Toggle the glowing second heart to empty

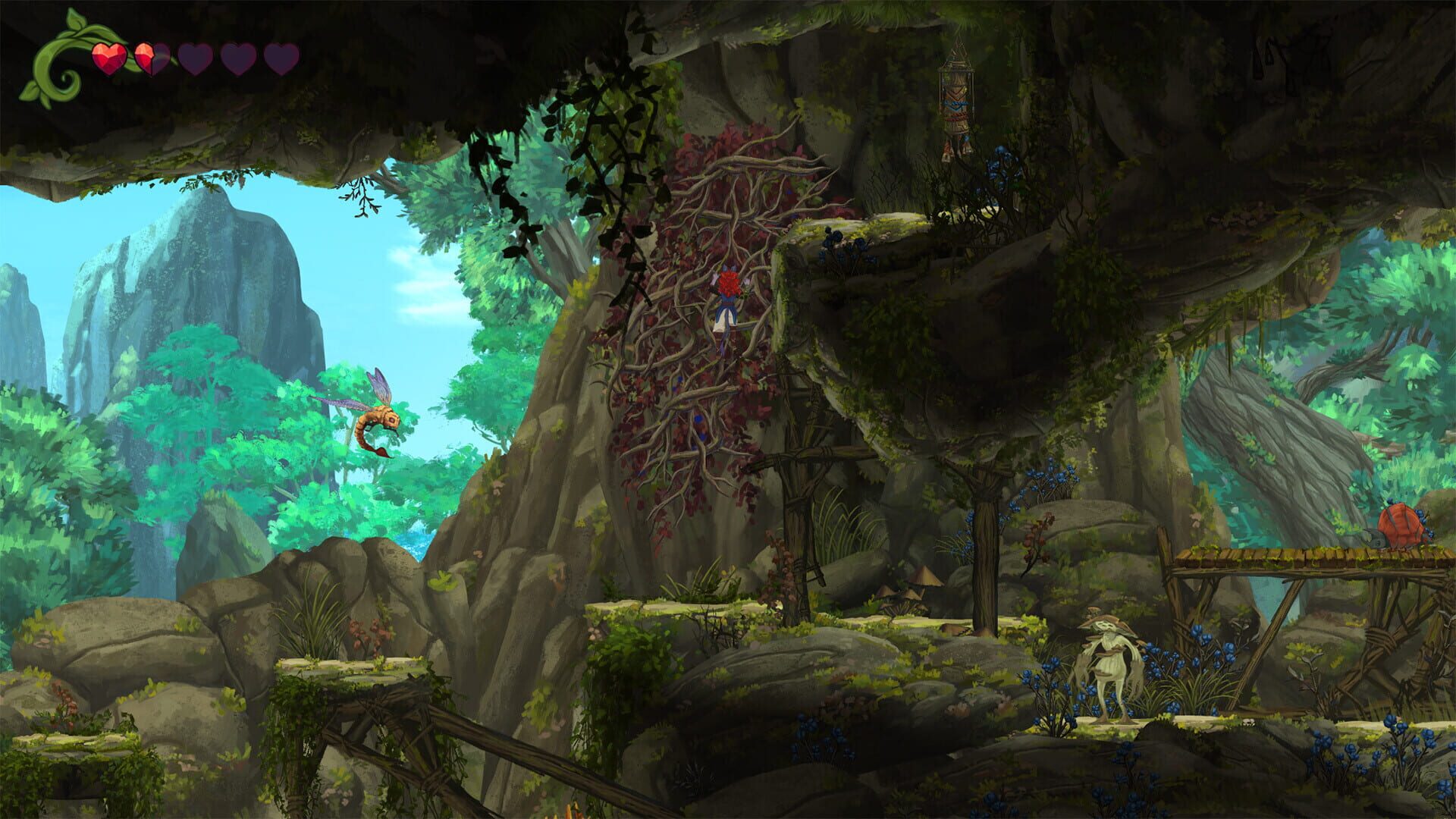[x=152, y=58]
